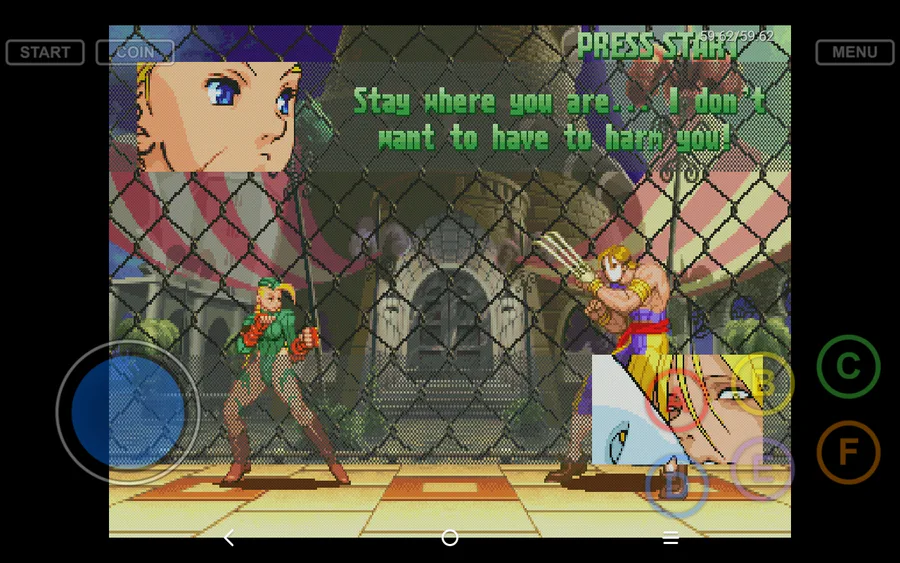Go back with the Android back arrow
Image resolution: width=900 pixels, height=563 pixels.
coord(229,538)
